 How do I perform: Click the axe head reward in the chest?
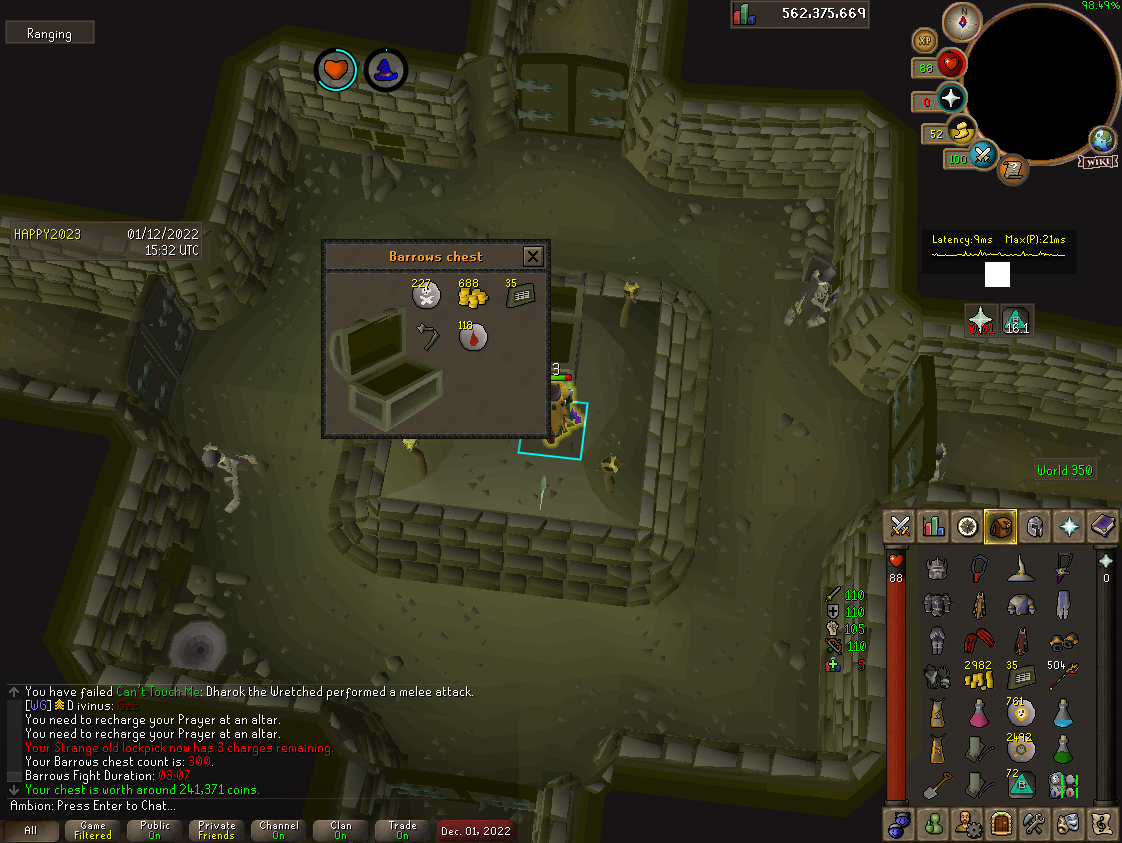(x=428, y=338)
